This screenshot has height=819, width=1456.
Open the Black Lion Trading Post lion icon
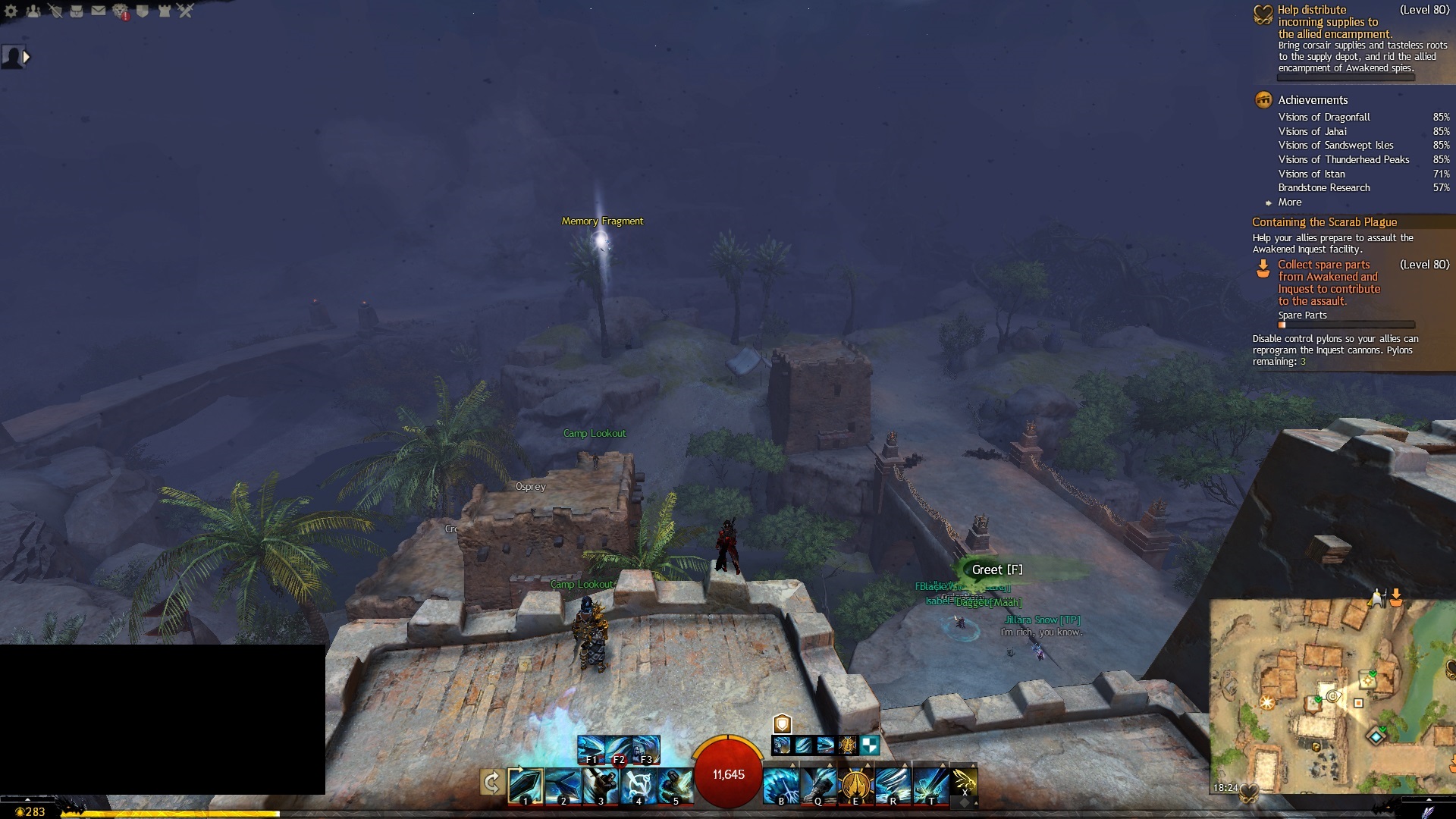[121, 11]
